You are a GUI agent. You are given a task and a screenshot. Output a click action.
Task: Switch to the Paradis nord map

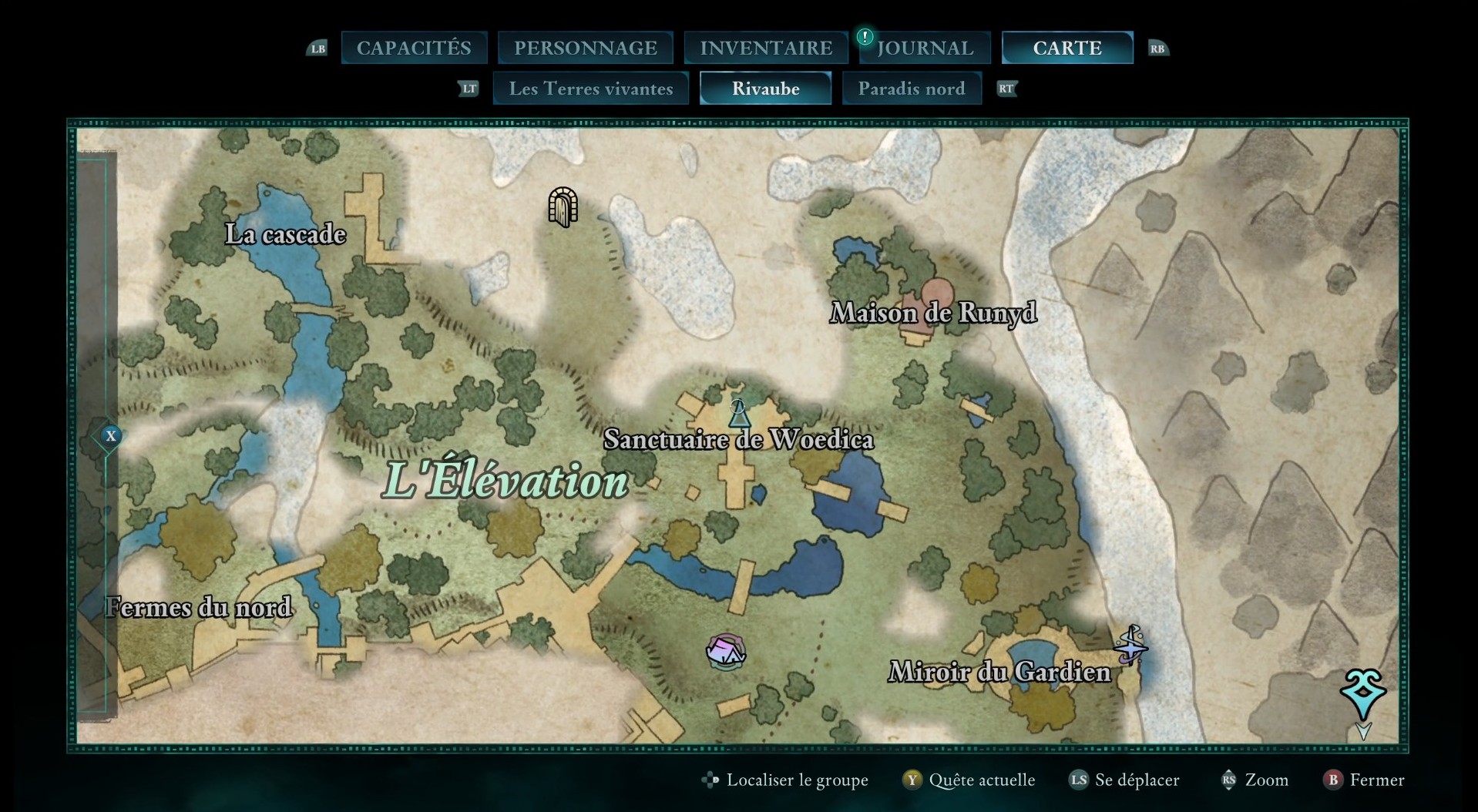point(912,89)
